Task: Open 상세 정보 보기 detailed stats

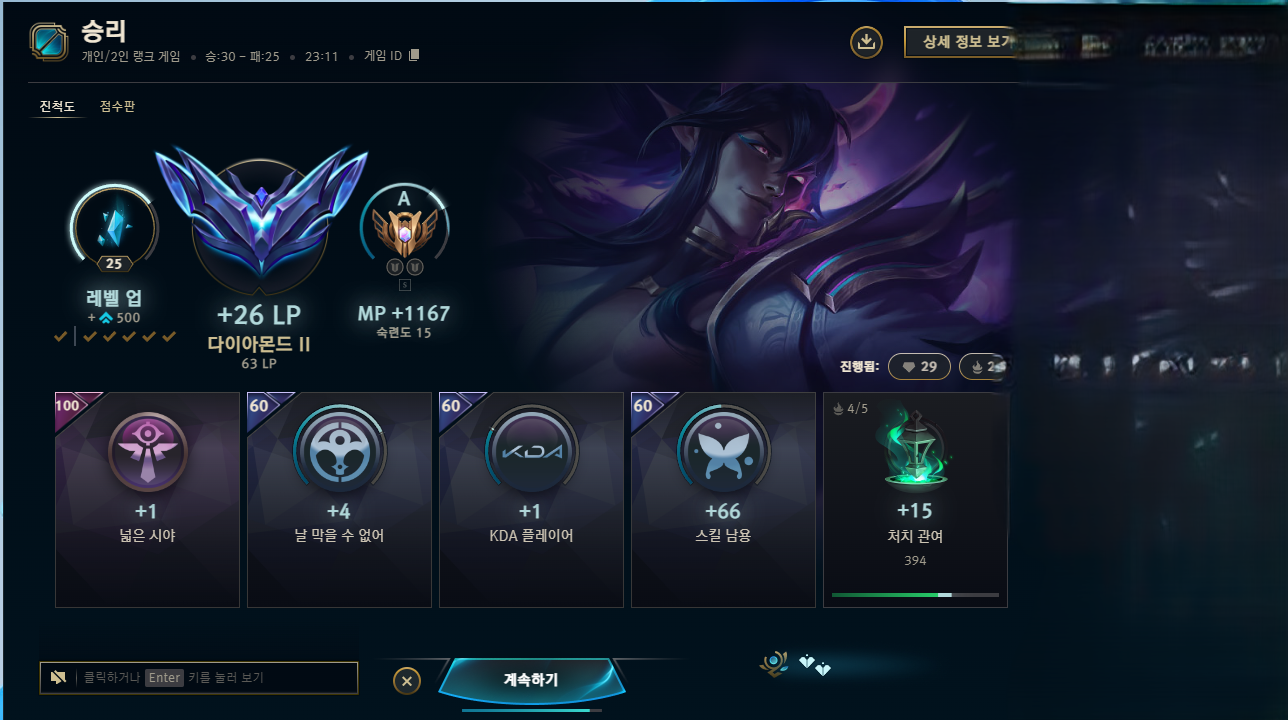Action: 960,42
